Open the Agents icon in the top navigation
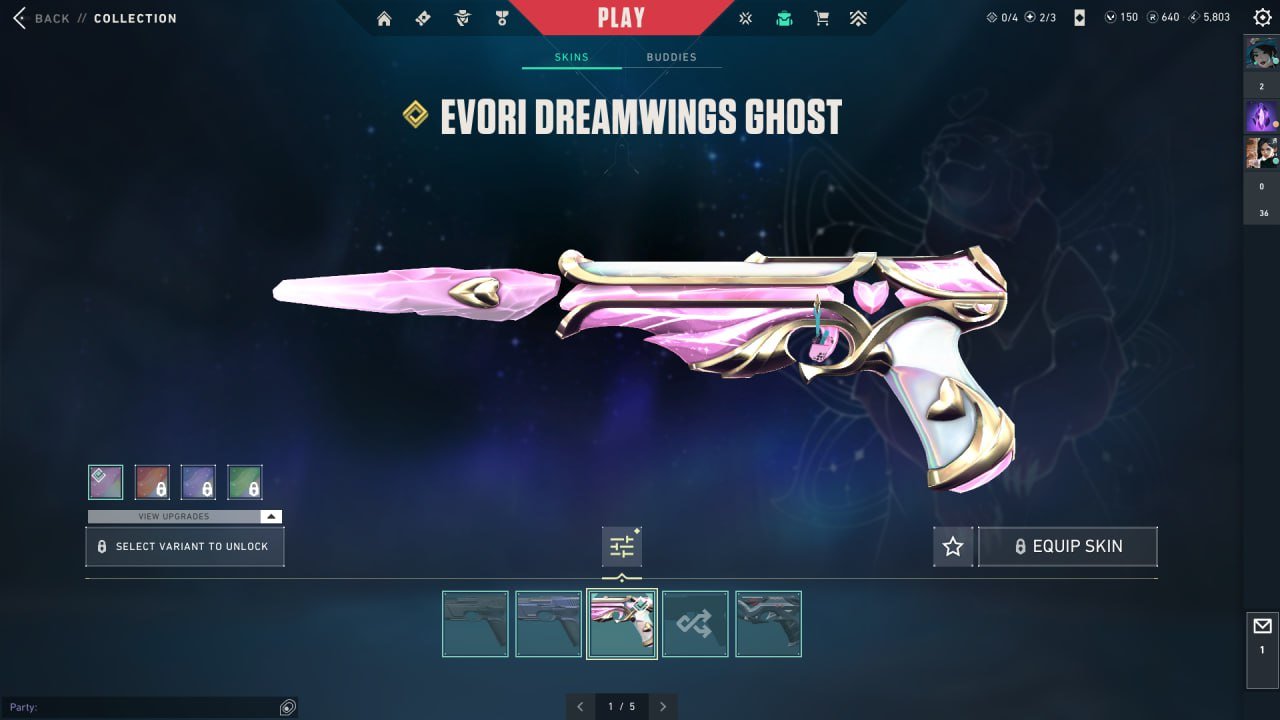The height and width of the screenshot is (720, 1280). pos(461,17)
